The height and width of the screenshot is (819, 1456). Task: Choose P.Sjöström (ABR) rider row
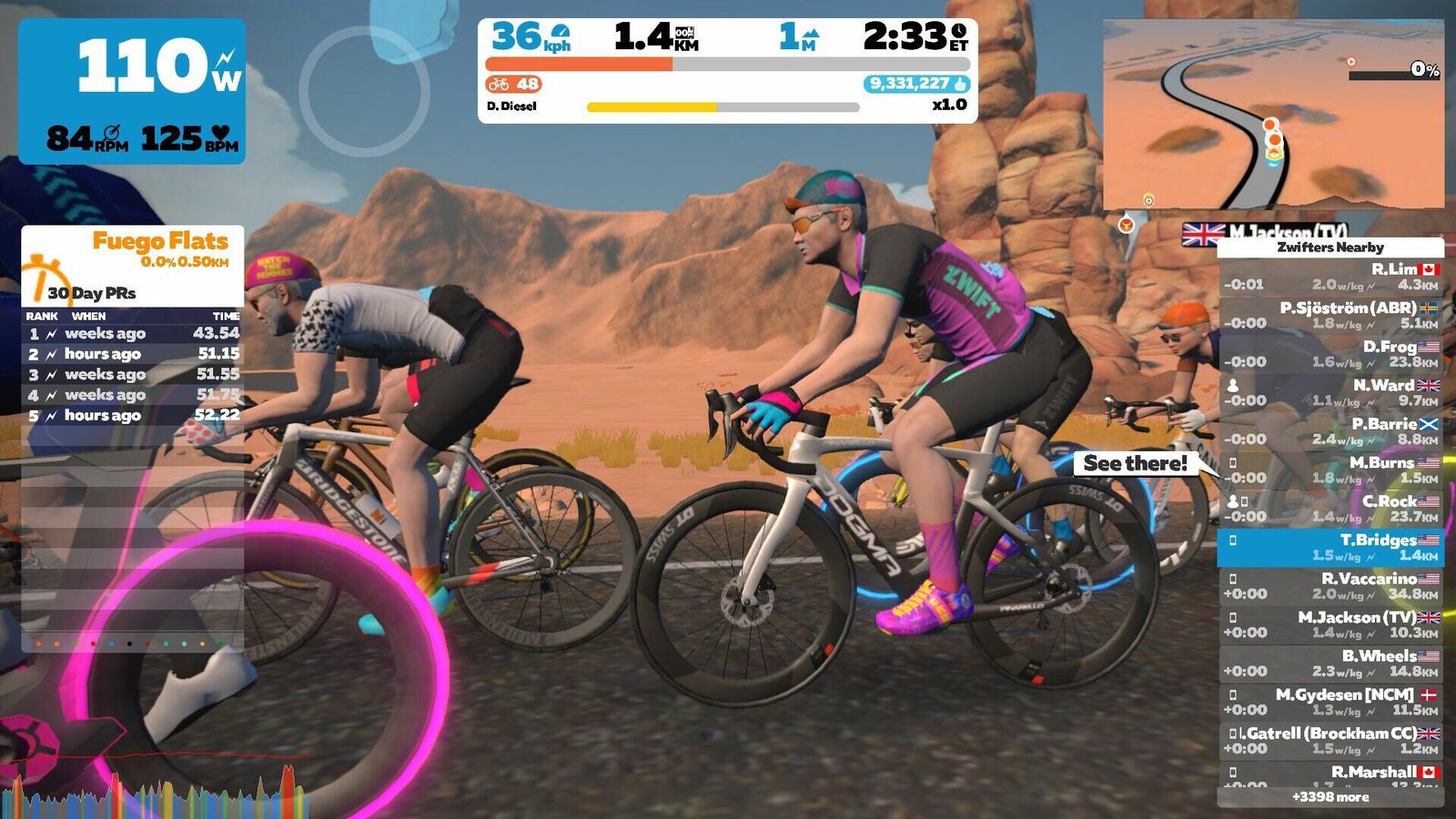tap(1330, 315)
